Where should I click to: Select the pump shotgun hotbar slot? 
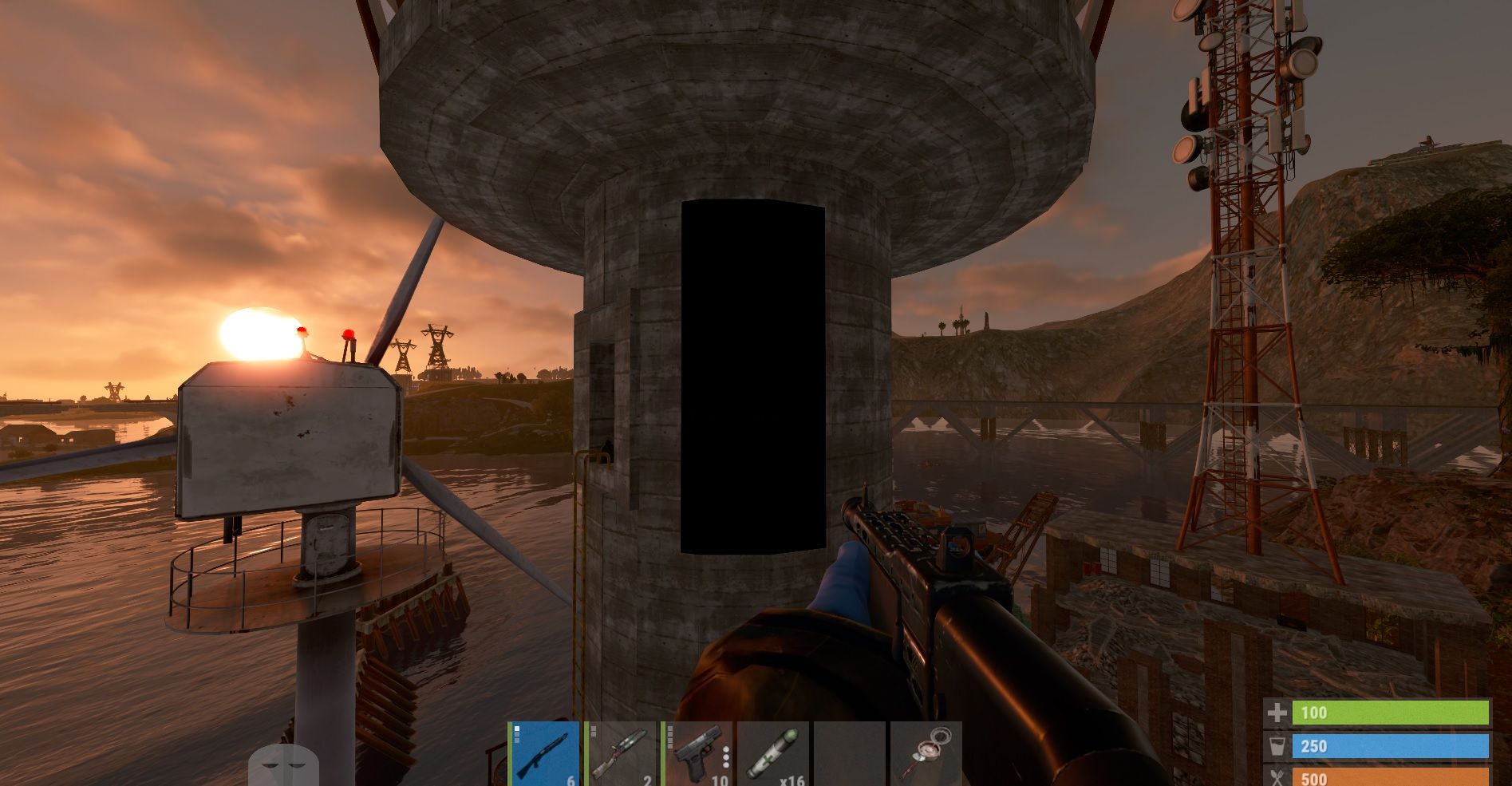point(543,754)
